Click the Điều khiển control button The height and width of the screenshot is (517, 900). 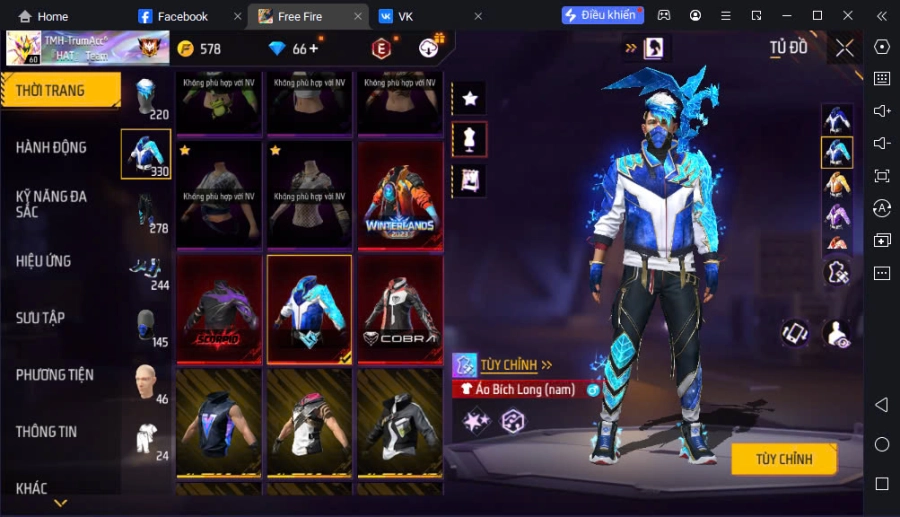pos(602,16)
